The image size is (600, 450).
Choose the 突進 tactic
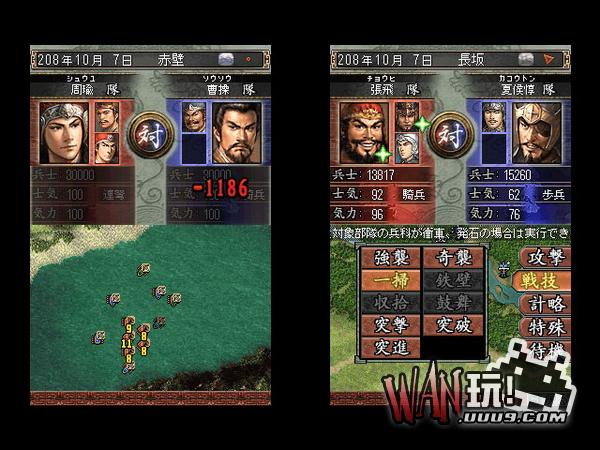390,348
